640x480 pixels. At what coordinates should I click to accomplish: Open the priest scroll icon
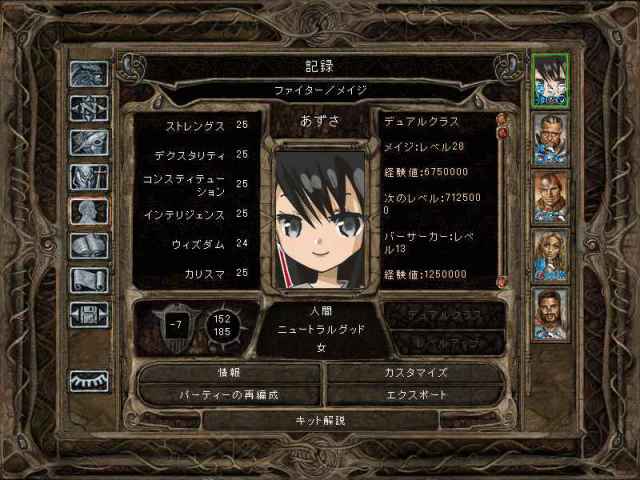click(89, 280)
